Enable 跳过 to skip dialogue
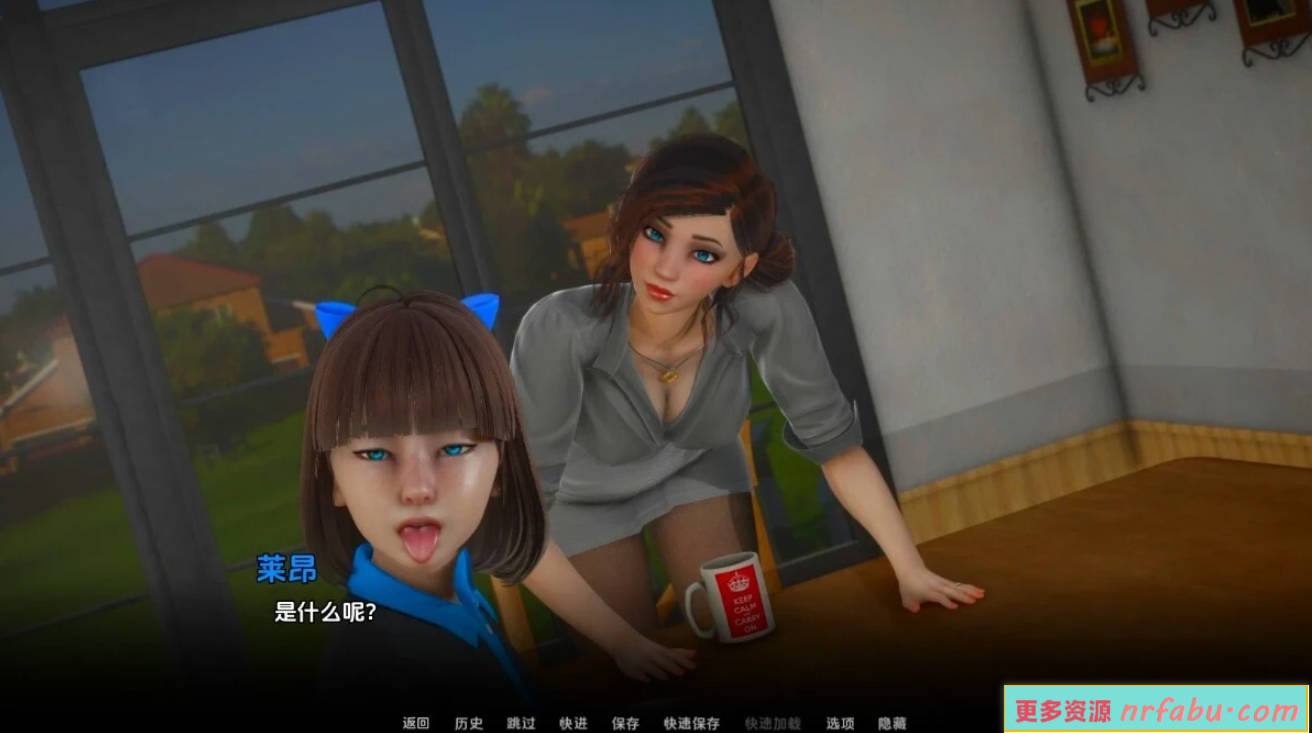Screen dimensions: 1312x733 coord(522,723)
